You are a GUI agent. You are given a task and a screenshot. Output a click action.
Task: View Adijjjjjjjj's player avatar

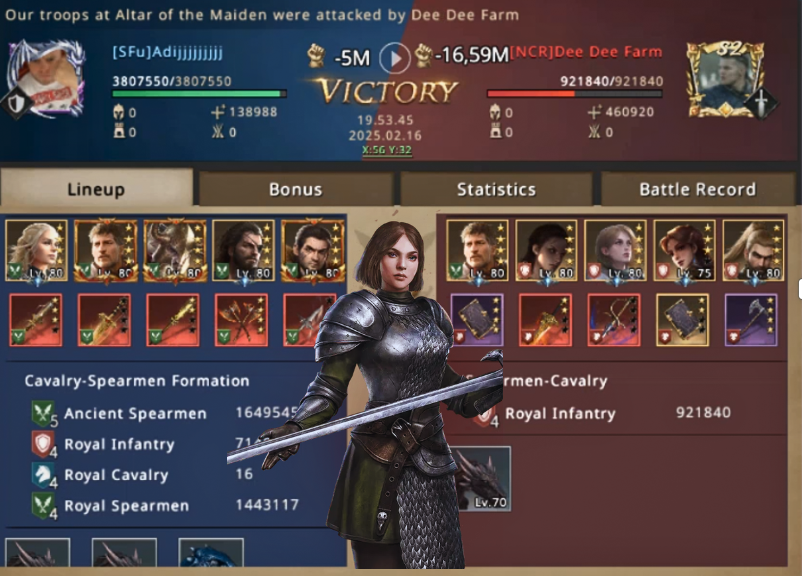point(44,79)
